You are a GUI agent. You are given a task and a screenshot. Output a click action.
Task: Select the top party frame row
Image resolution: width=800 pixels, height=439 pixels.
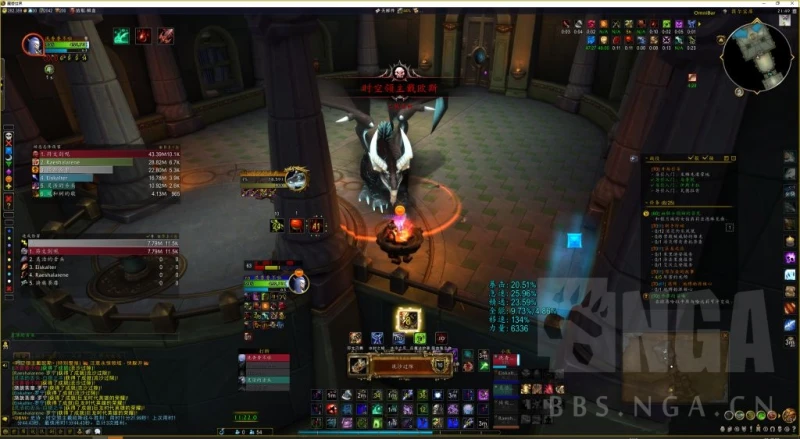(265, 358)
